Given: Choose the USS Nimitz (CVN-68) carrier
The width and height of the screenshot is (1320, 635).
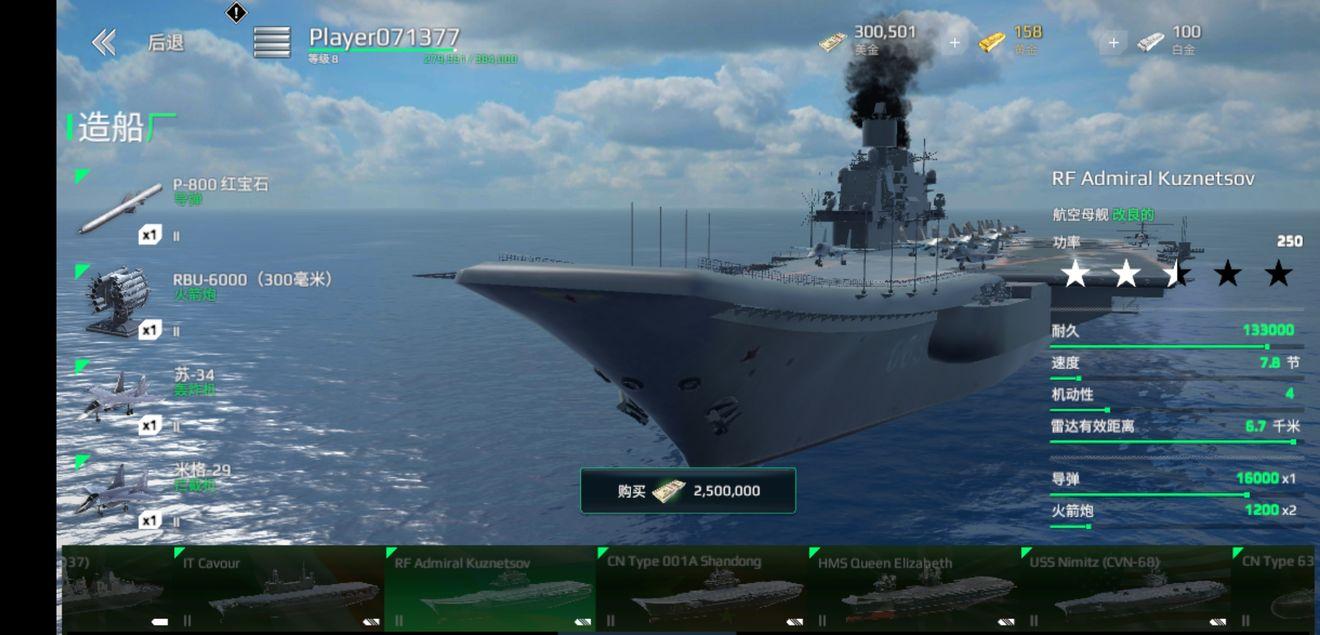Looking at the screenshot, I should pos(1125,590).
